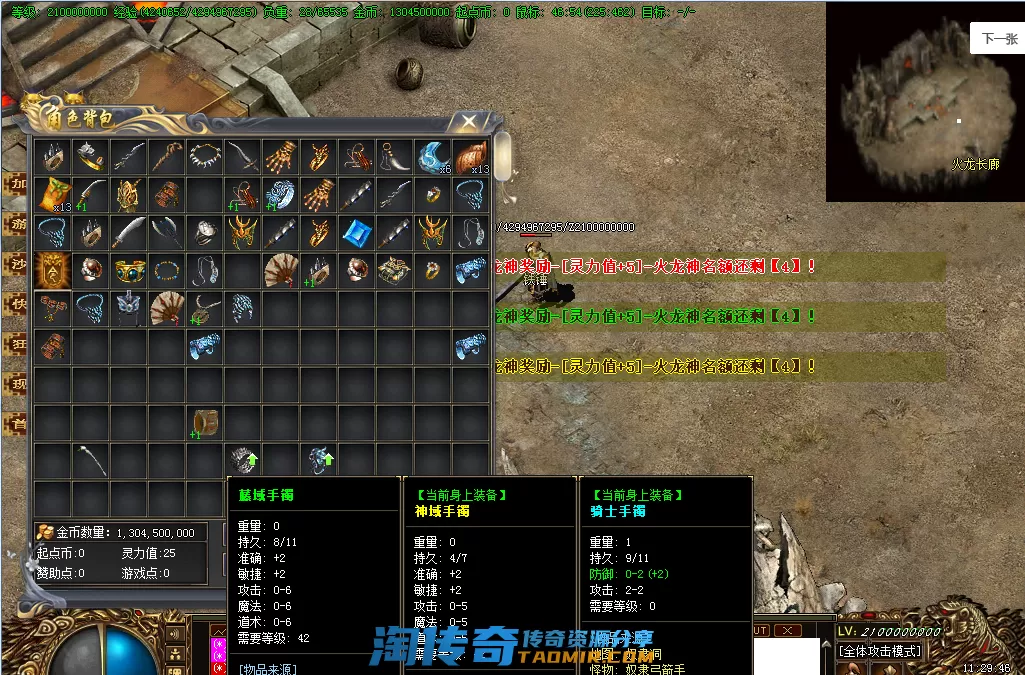The height and width of the screenshot is (675, 1025).
Task: Choose the curved broad sabre weapon
Action: click(x=129, y=233)
